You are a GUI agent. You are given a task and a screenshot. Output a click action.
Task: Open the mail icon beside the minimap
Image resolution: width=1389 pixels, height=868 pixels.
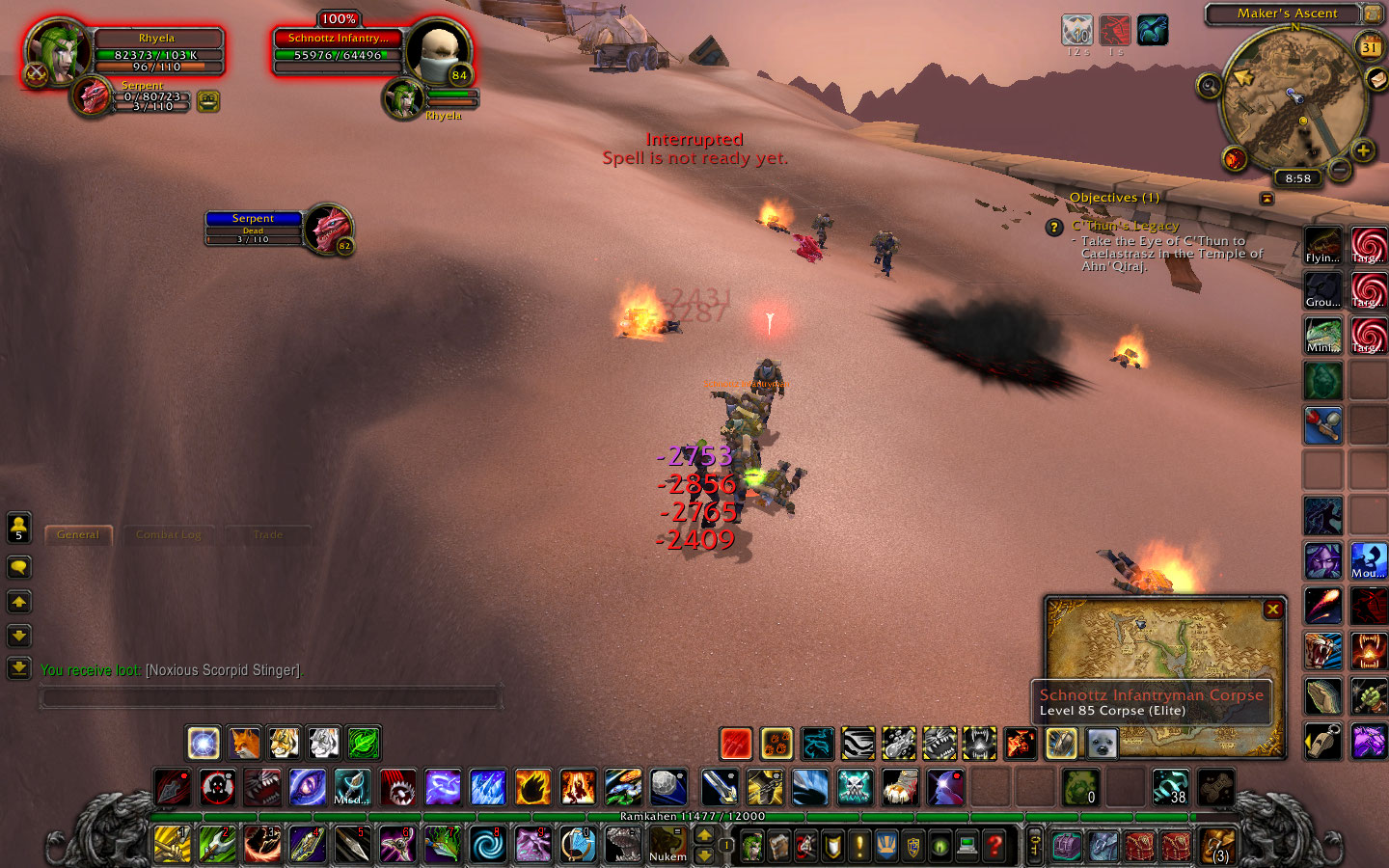coord(1377,79)
